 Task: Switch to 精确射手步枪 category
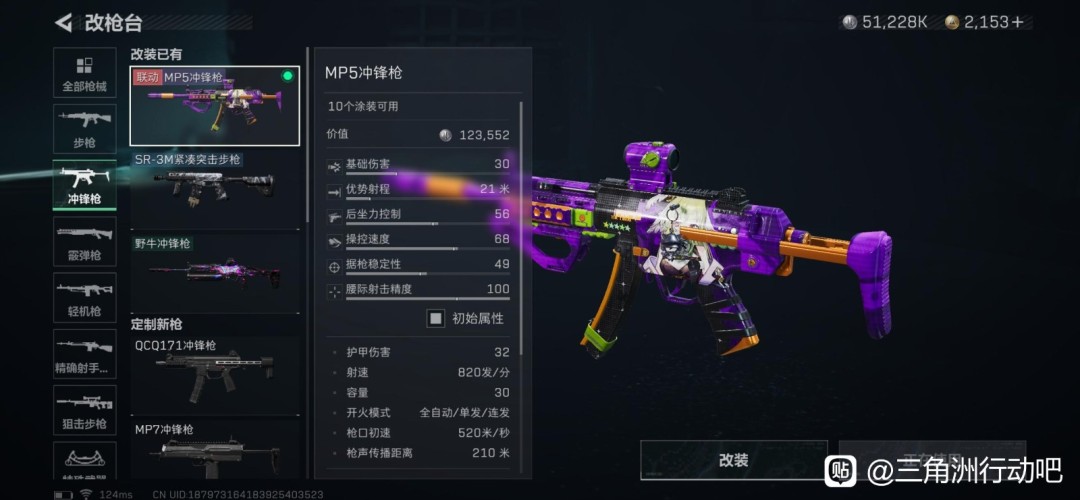click(84, 354)
